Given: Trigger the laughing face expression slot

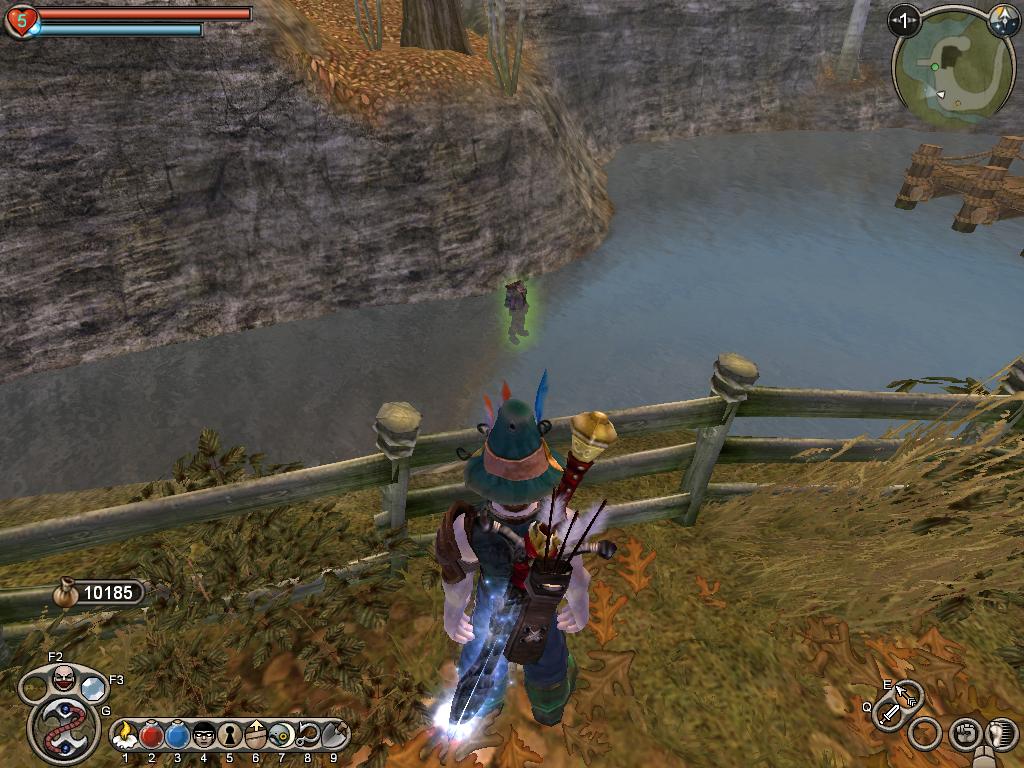Looking at the screenshot, I should pos(63,680).
